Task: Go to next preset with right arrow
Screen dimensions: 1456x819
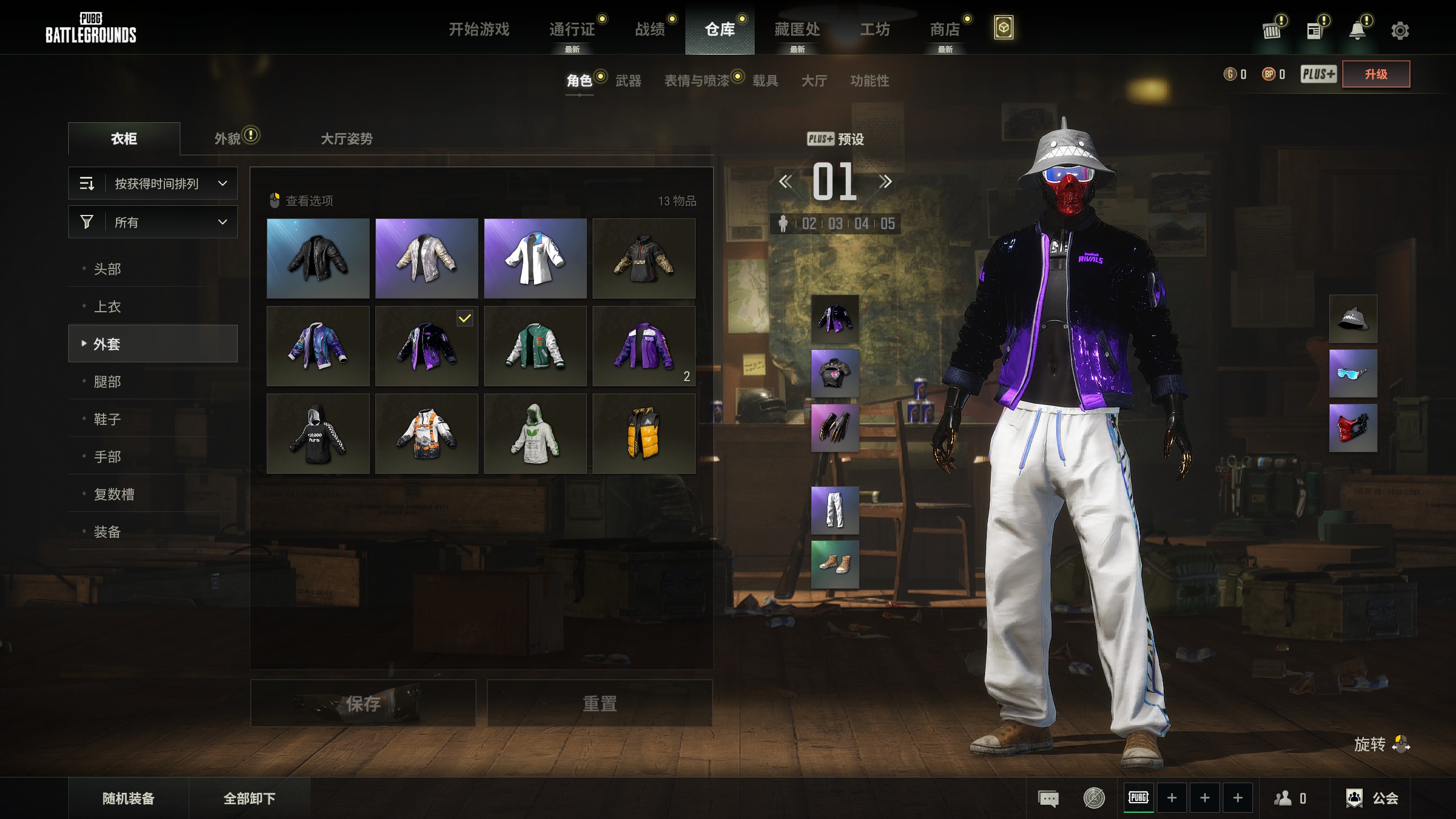Action: click(885, 182)
